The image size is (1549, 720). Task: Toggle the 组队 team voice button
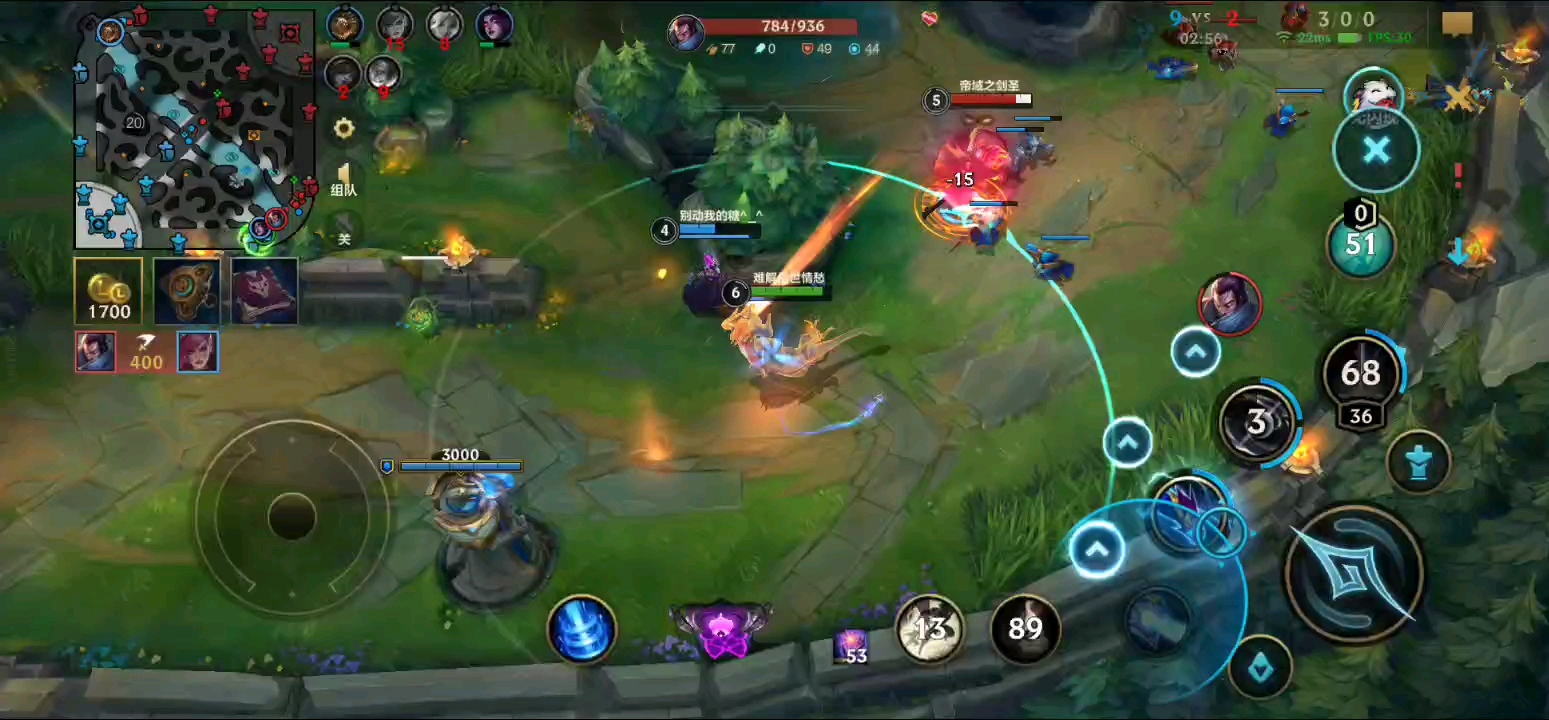coord(344,179)
